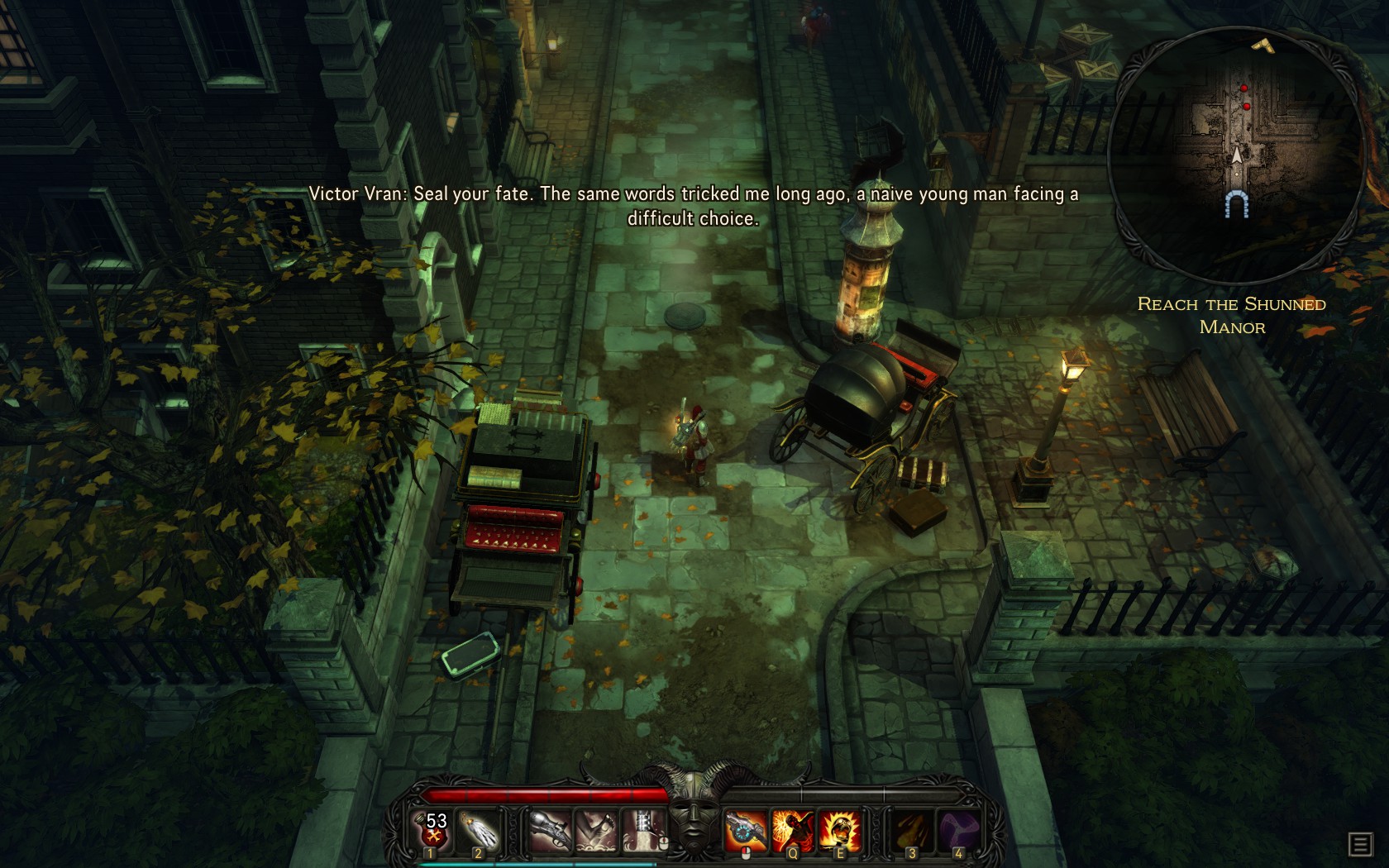Viewport: 1389px width, 868px height.
Task: Open the circular minimap
Action: [x=1235, y=154]
